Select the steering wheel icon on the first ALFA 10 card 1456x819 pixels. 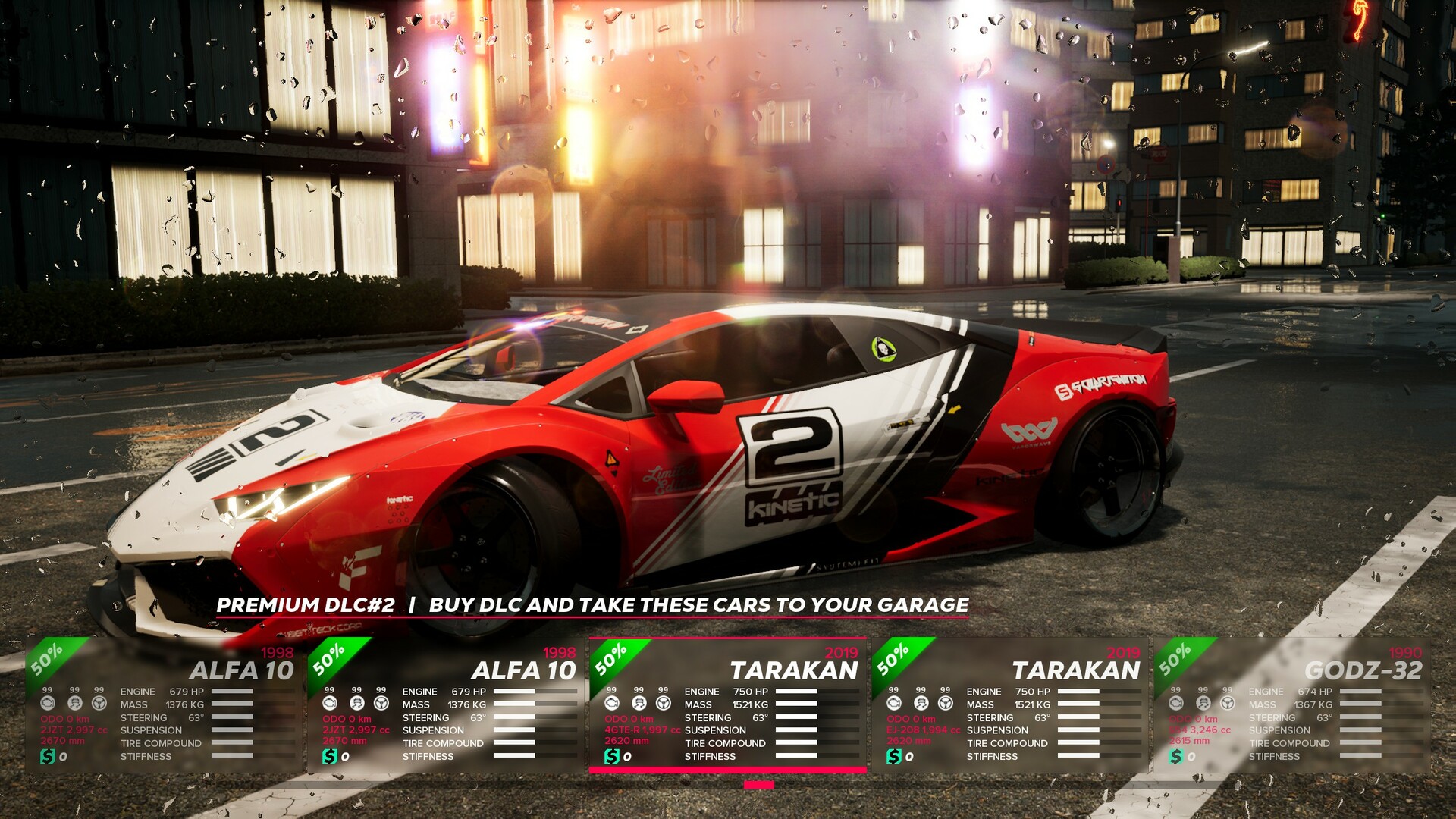pos(99,704)
